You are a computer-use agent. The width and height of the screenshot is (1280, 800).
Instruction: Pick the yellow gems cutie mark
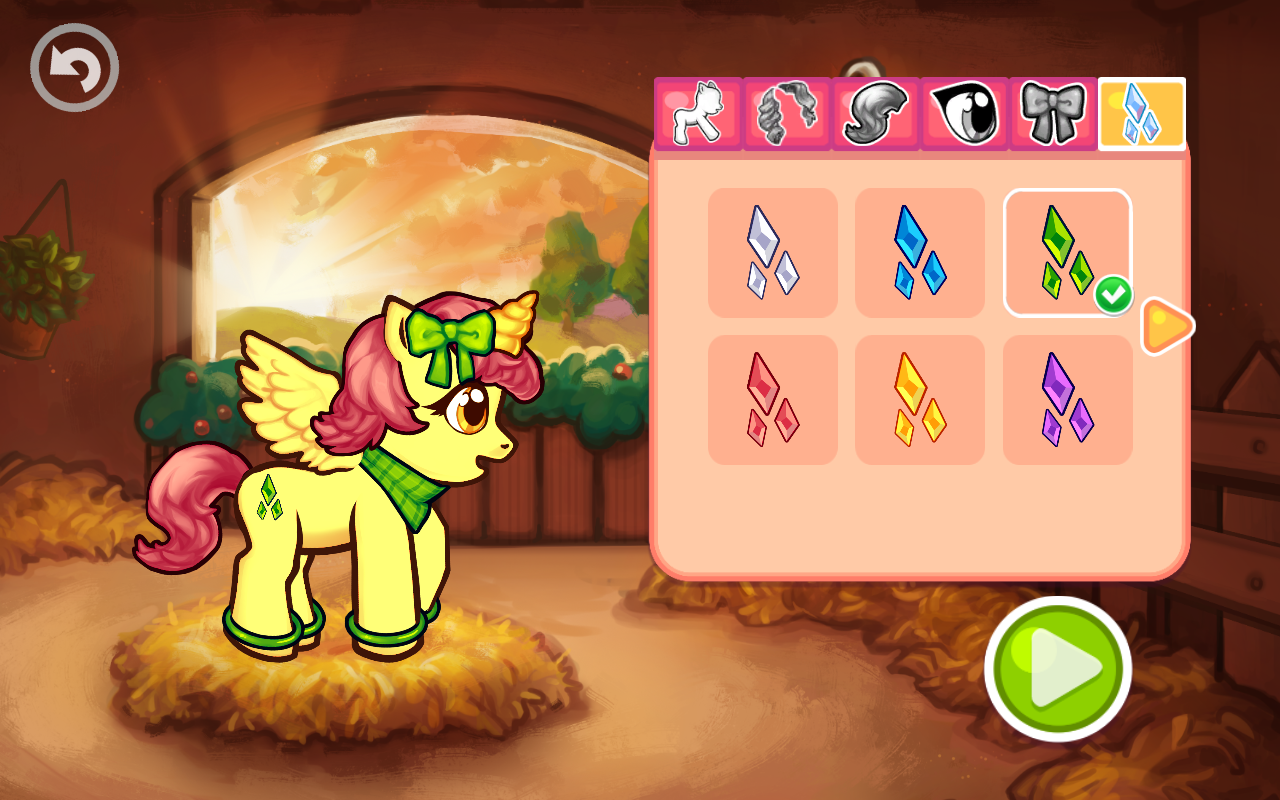[919, 399]
